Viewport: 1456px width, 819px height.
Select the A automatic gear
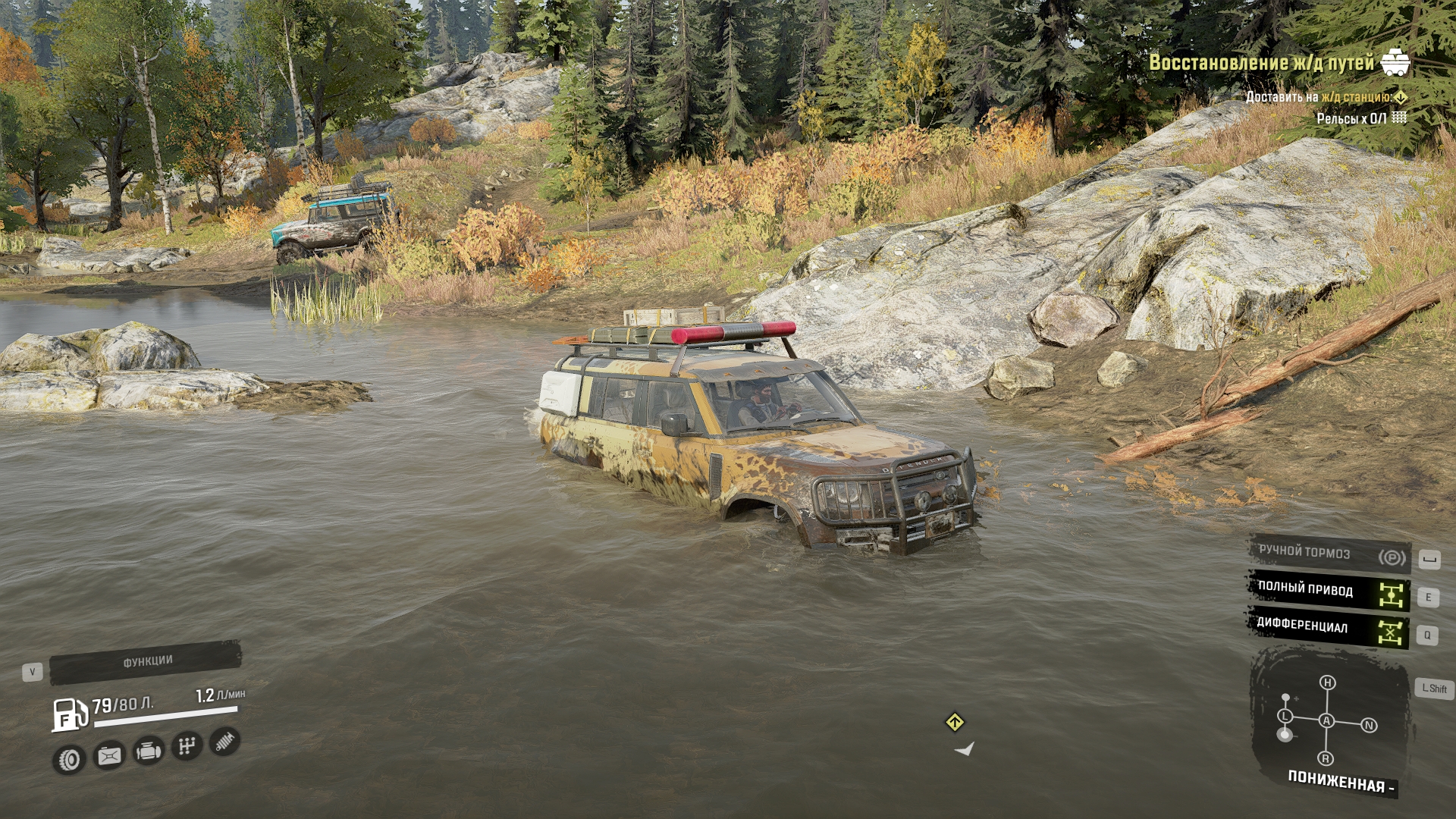[x=1326, y=720]
